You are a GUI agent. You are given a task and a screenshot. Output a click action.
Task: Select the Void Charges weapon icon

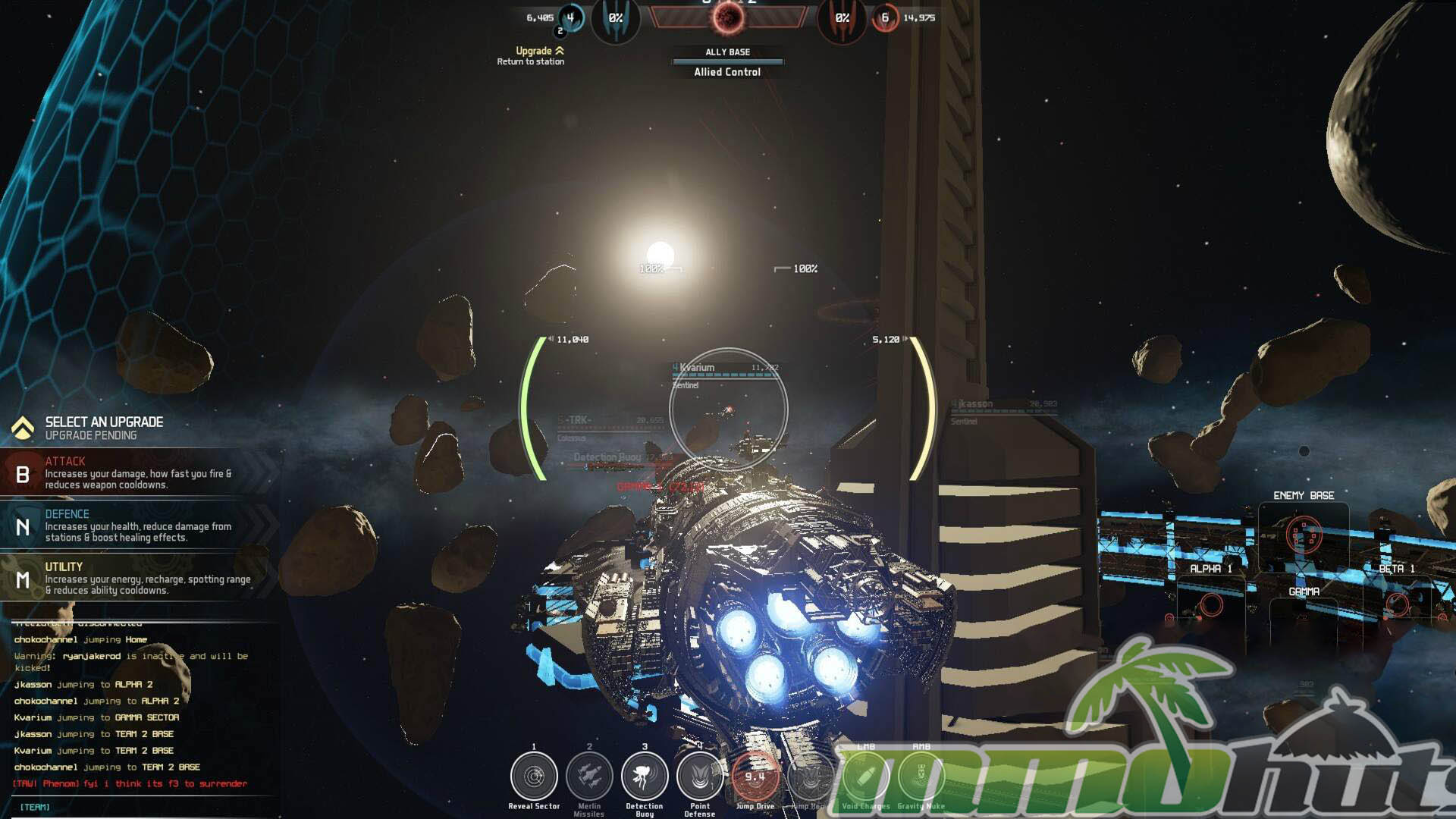(x=865, y=777)
